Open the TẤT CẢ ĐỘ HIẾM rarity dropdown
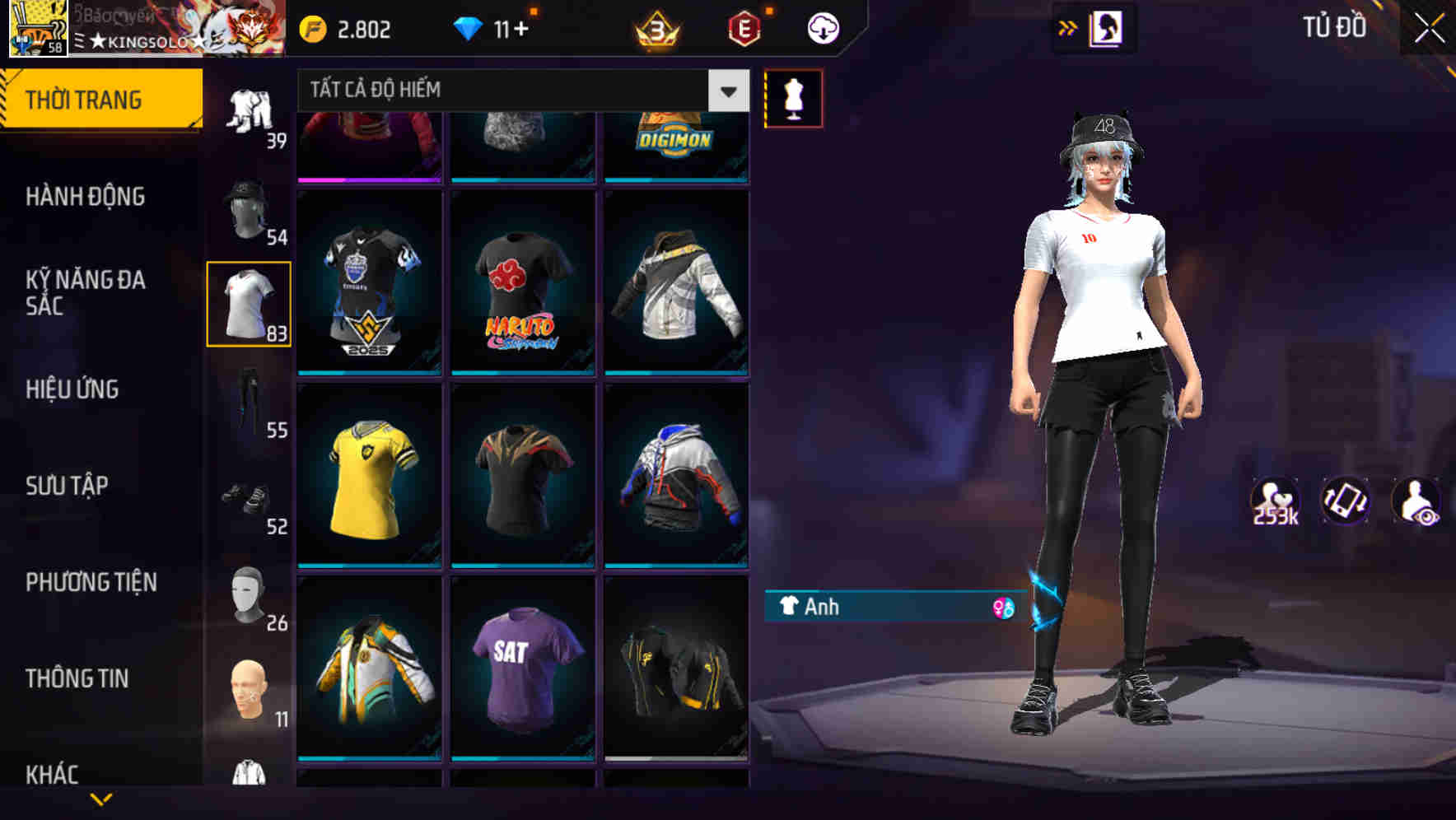The image size is (1456, 820). coord(519,91)
